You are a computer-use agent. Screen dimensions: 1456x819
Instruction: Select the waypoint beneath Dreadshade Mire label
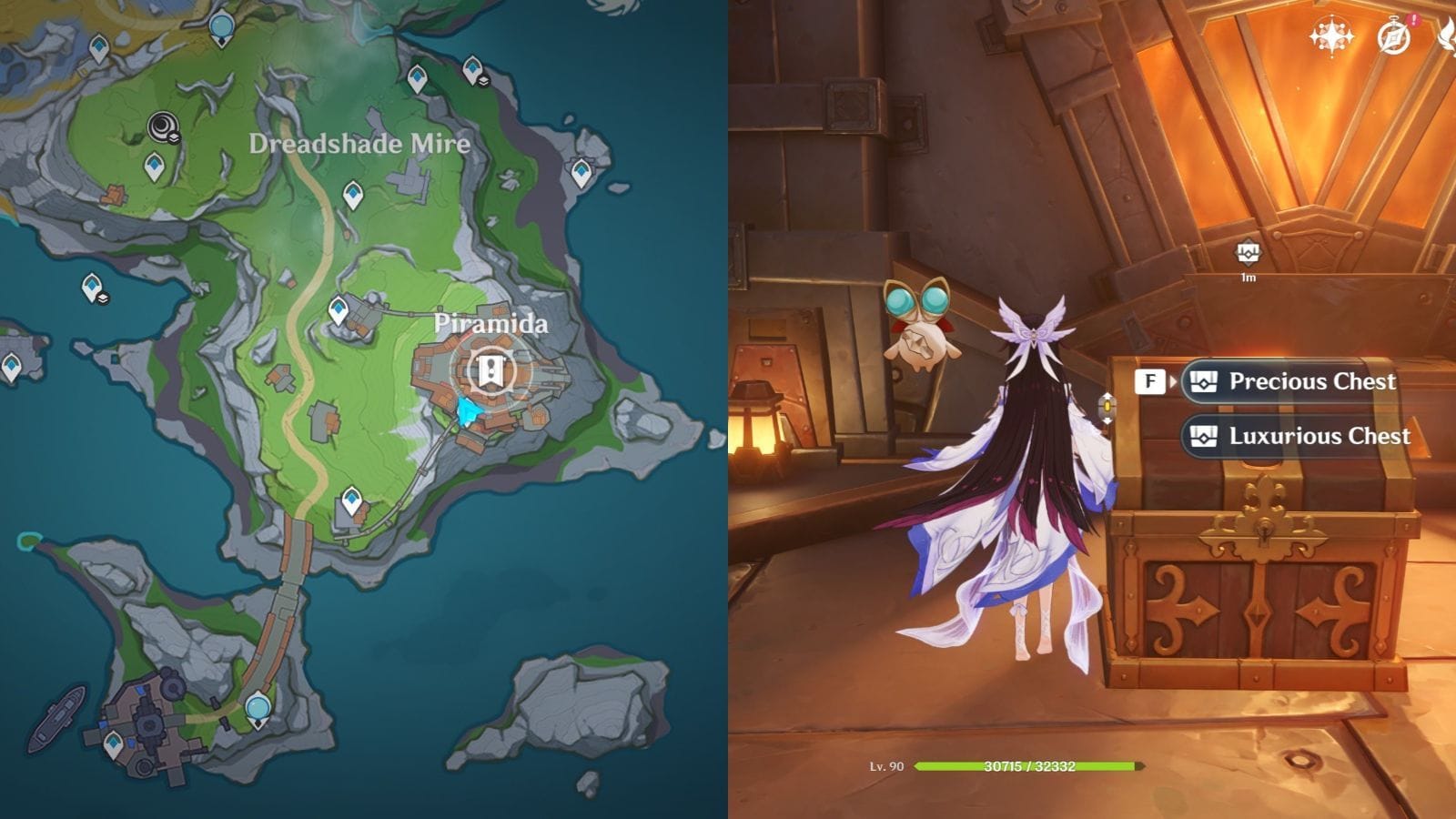353,195
